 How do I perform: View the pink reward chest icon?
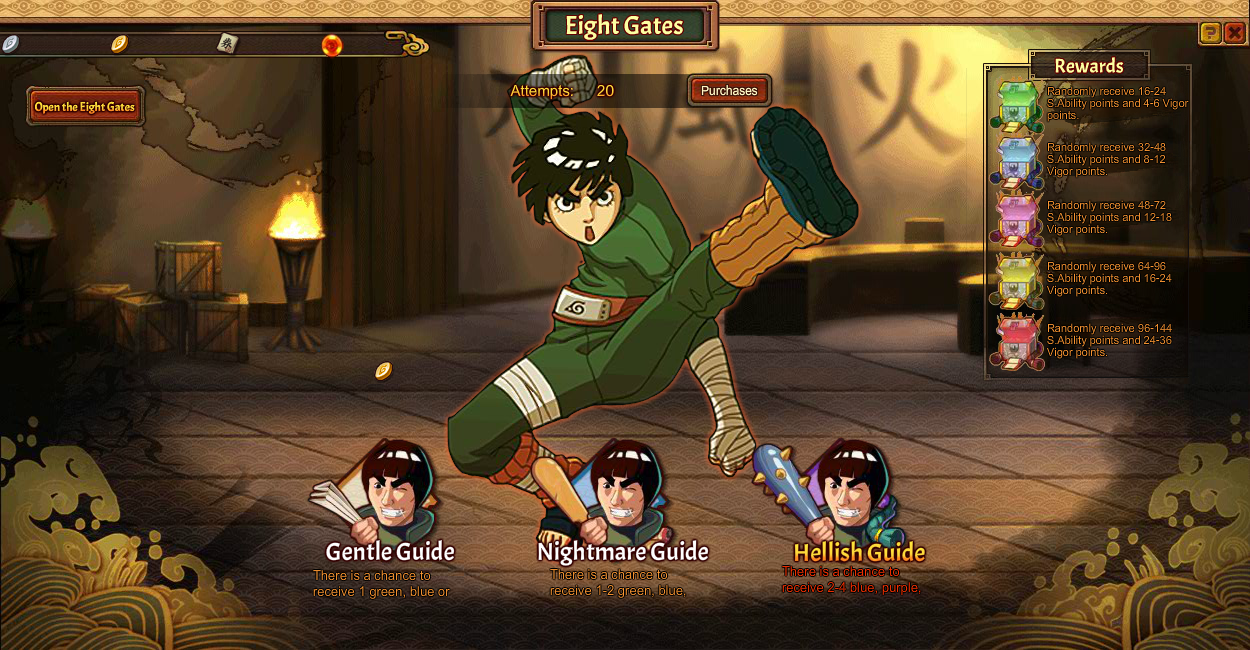(x=1017, y=220)
